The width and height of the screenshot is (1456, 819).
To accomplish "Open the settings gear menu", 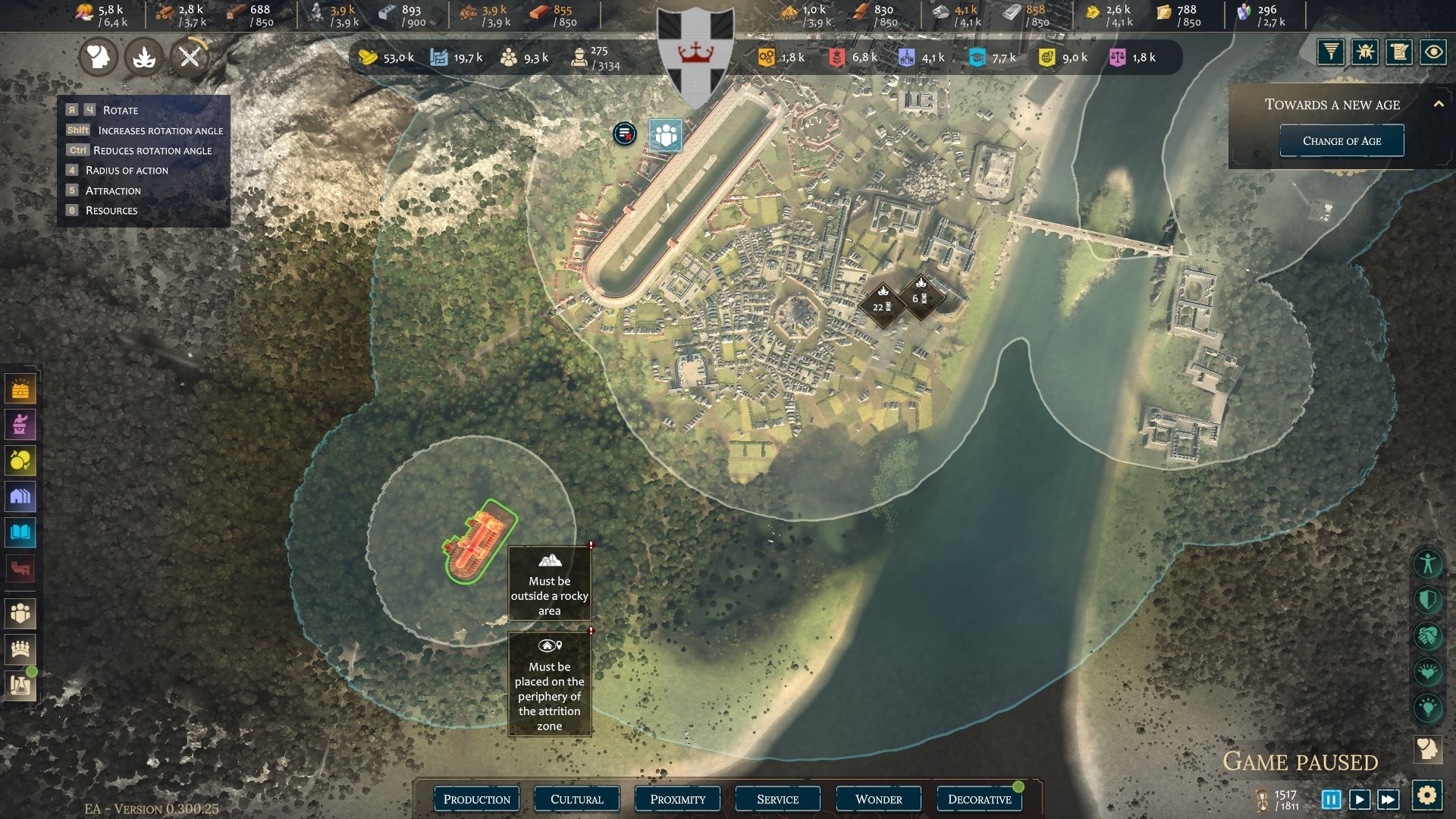I will [x=1426, y=795].
